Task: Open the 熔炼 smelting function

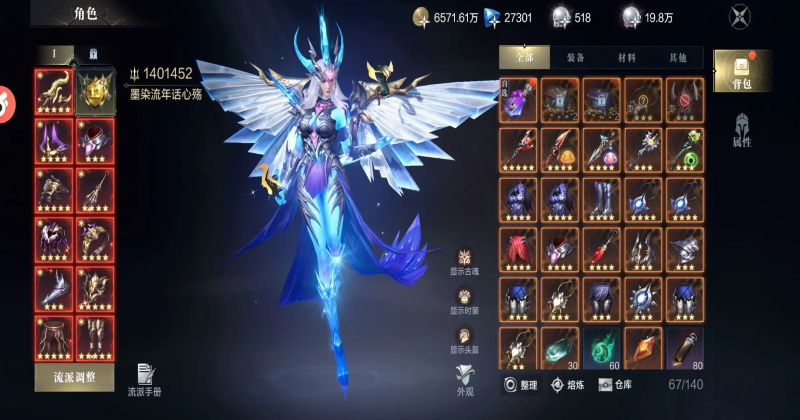Action: click(569, 384)
